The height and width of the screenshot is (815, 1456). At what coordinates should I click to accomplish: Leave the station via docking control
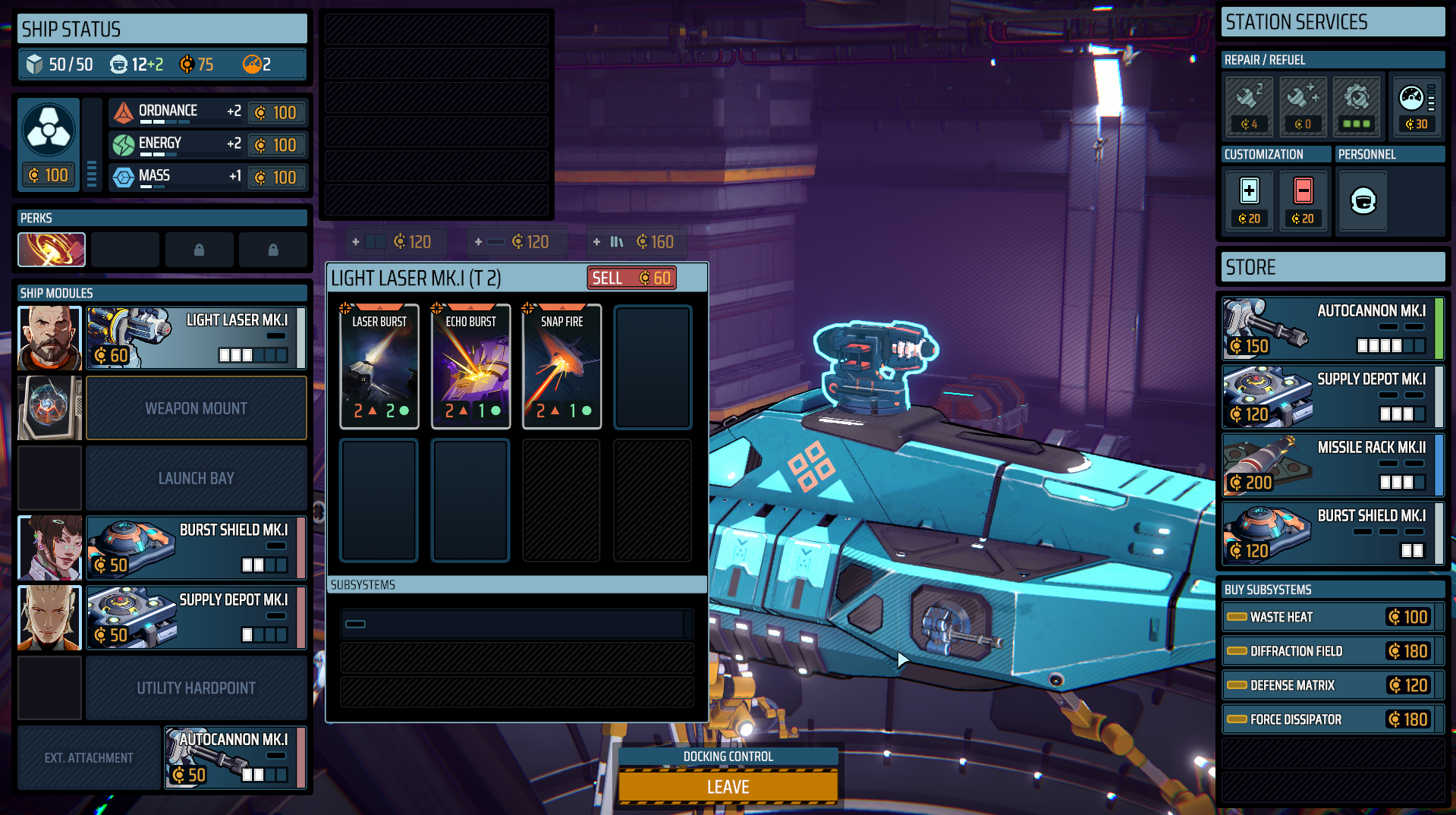pos(728,786)
